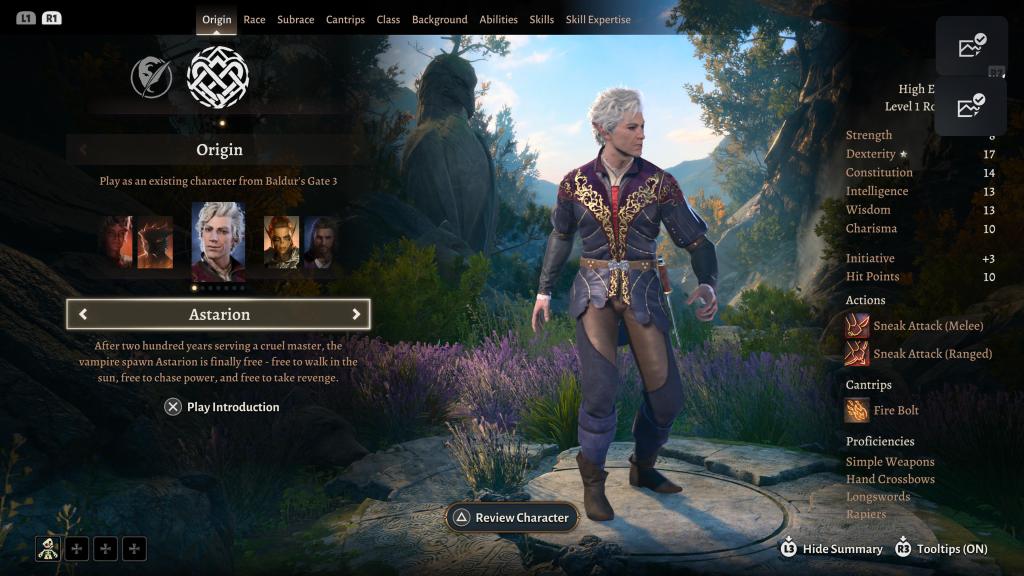The image size is (1024, 576).
Task: Select the Origin tab
Action: coord(216,19)
